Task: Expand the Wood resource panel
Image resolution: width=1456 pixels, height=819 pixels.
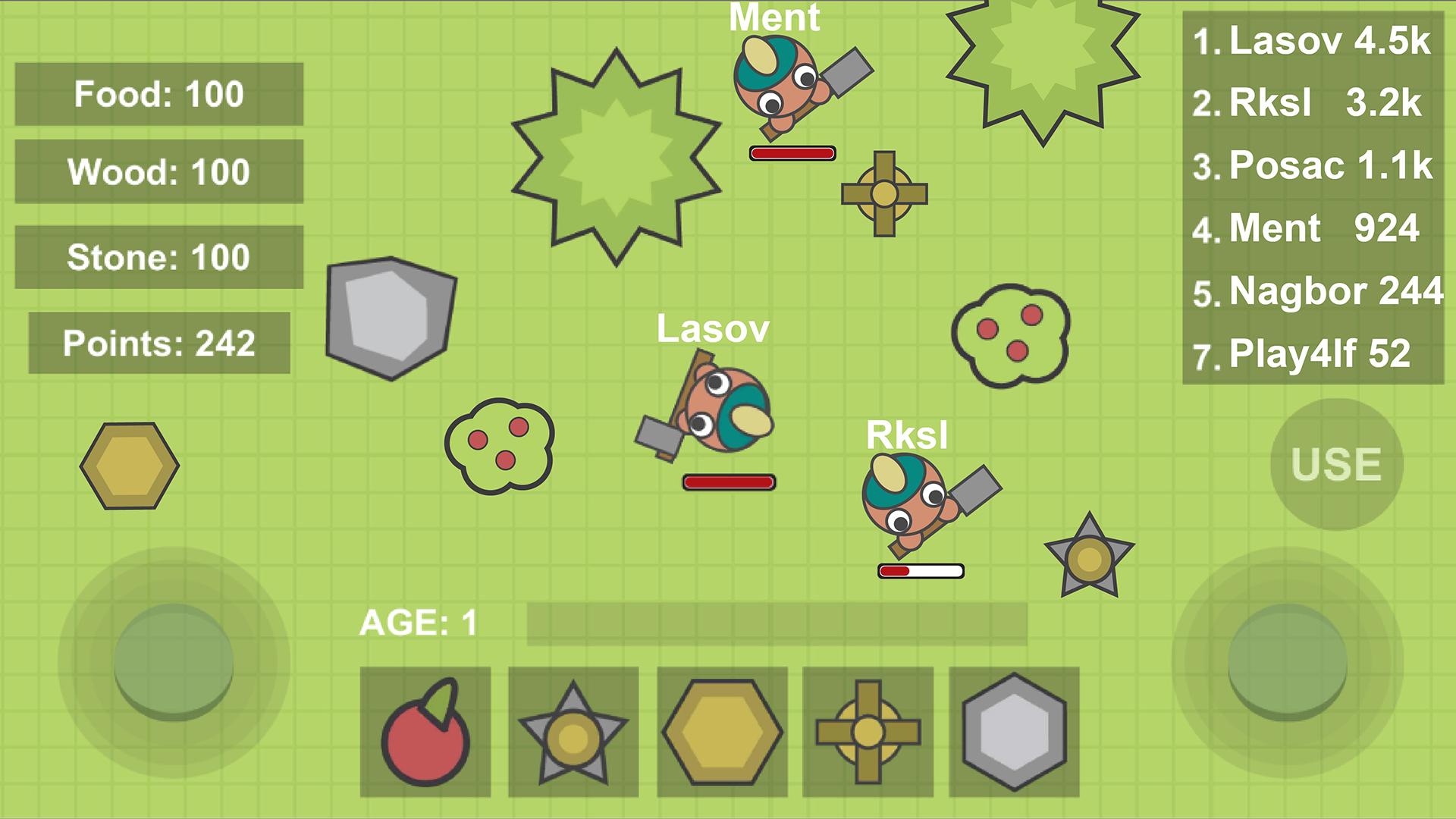Action: coord(158,172)
